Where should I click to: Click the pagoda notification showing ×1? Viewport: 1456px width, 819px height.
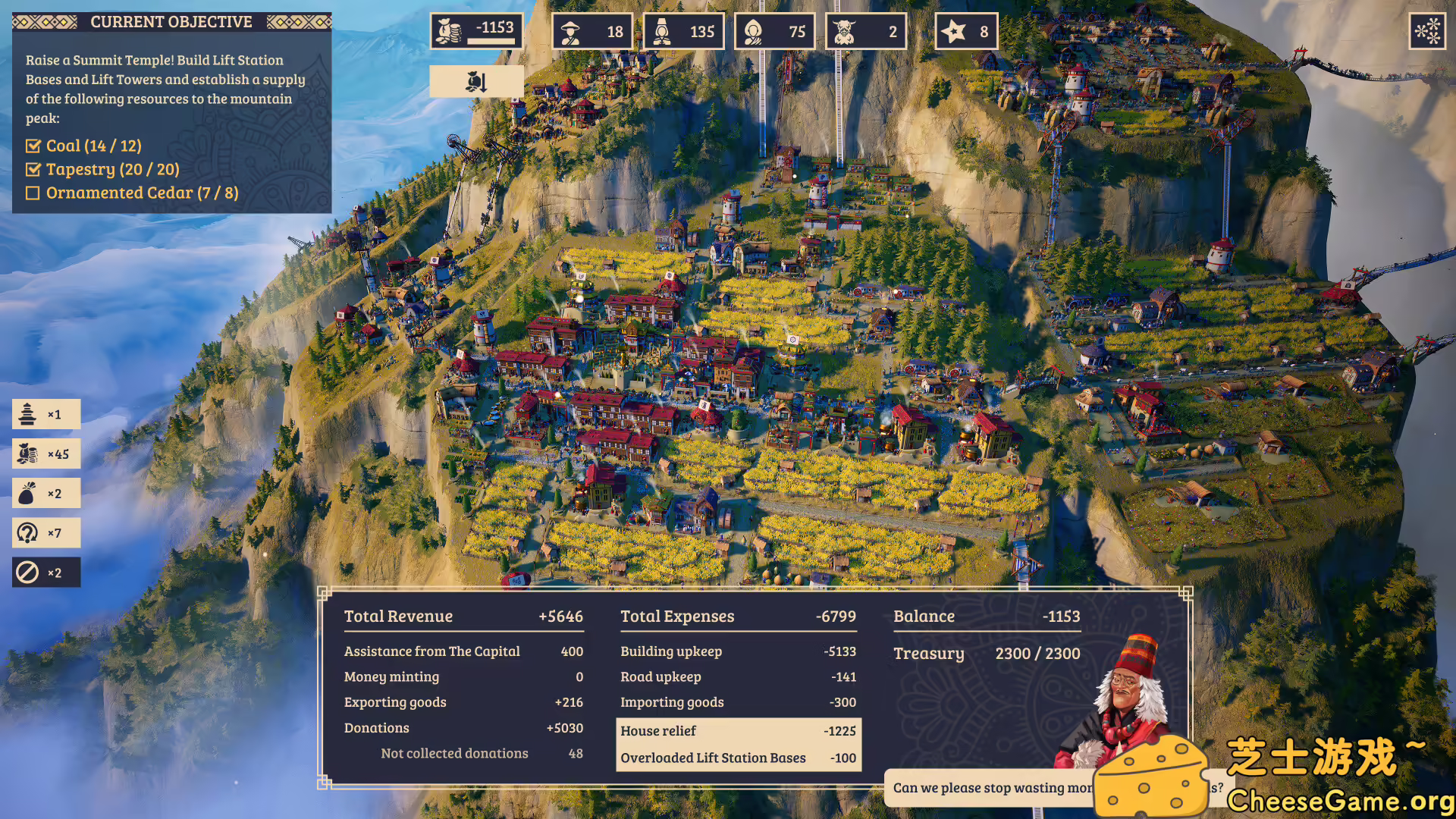pos(46,414)
